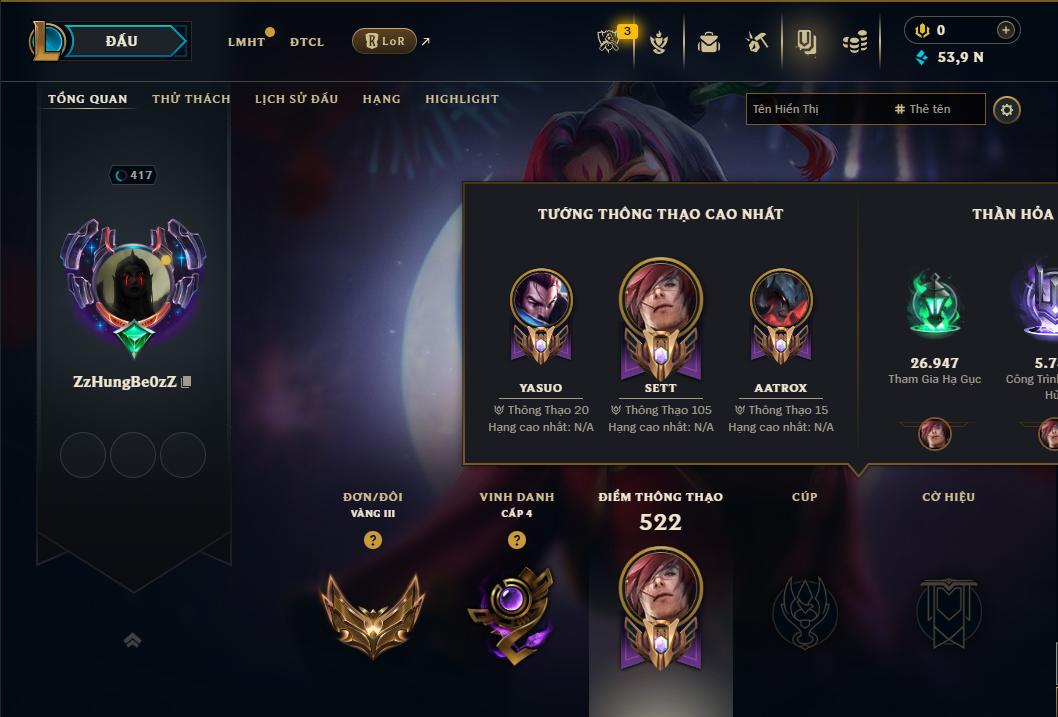Image resolution: width=1058 pixels, height=717 pixels.
Task: Add RP with the plus button
Action: [x=1005, y=30]
